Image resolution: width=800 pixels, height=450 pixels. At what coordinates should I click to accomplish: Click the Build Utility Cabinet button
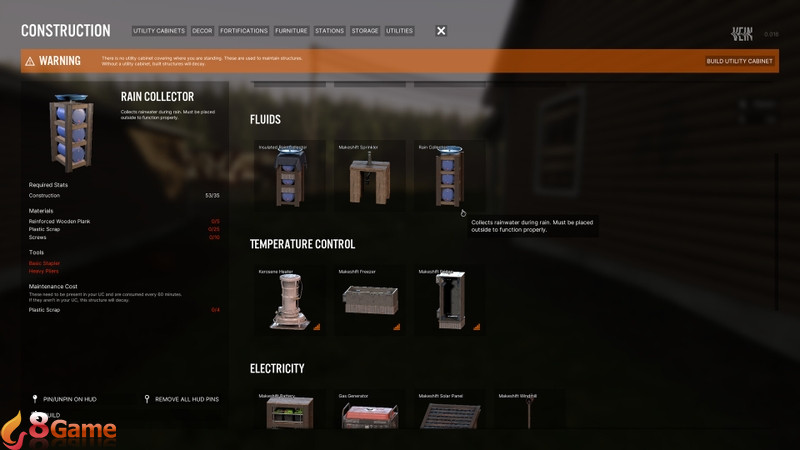pyautogui.click(x=739, y=61)
